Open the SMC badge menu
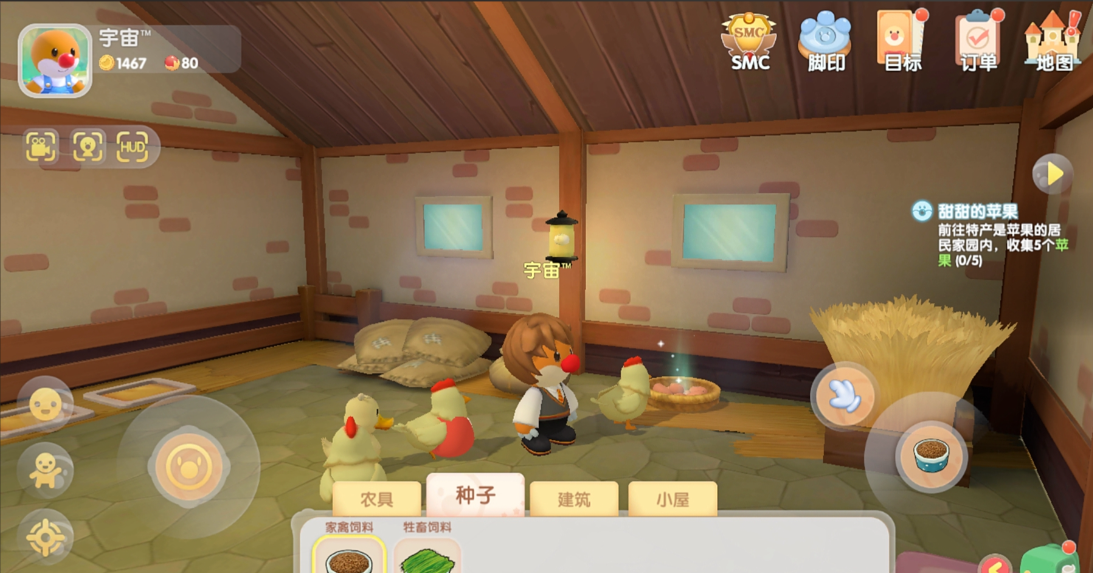This screenshot has height=573, width=1093. (749, 42)
